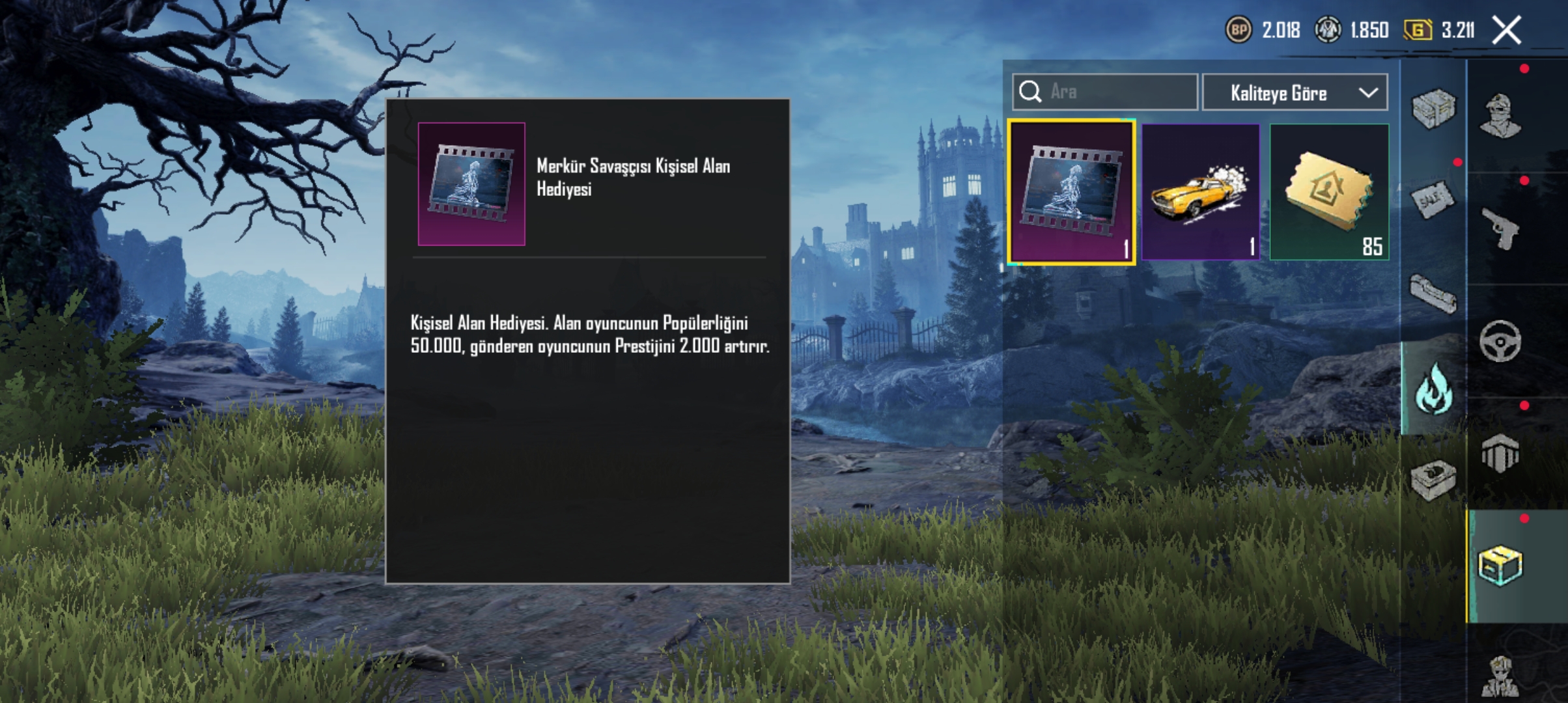Open the Kaliteye Göre sort dropdown
Screen dimensions: 1568x703
(x=1295, y=93)
